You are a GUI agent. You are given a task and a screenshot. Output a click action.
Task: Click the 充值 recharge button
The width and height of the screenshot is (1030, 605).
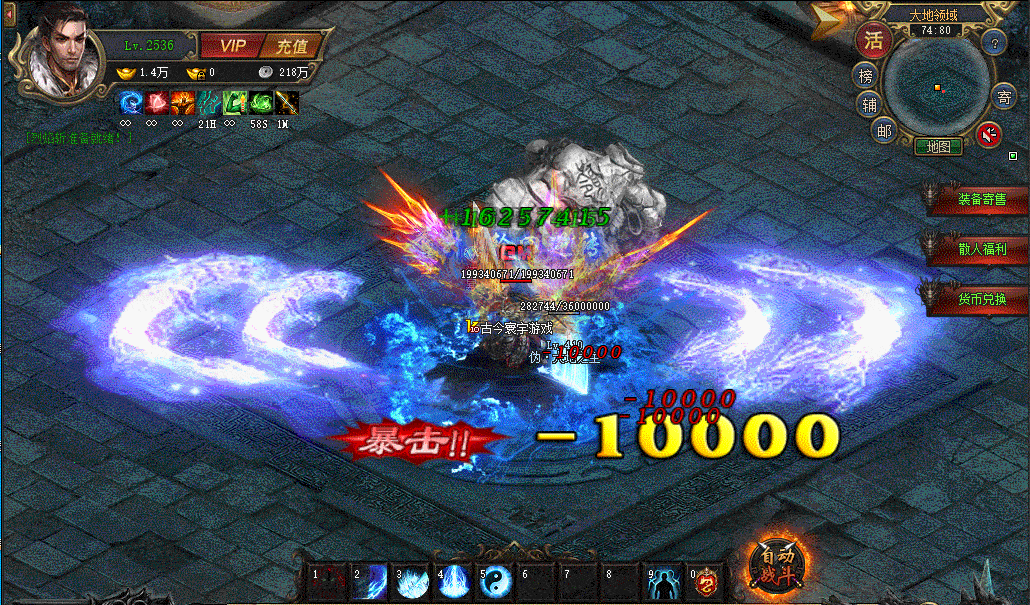[292, 46]
